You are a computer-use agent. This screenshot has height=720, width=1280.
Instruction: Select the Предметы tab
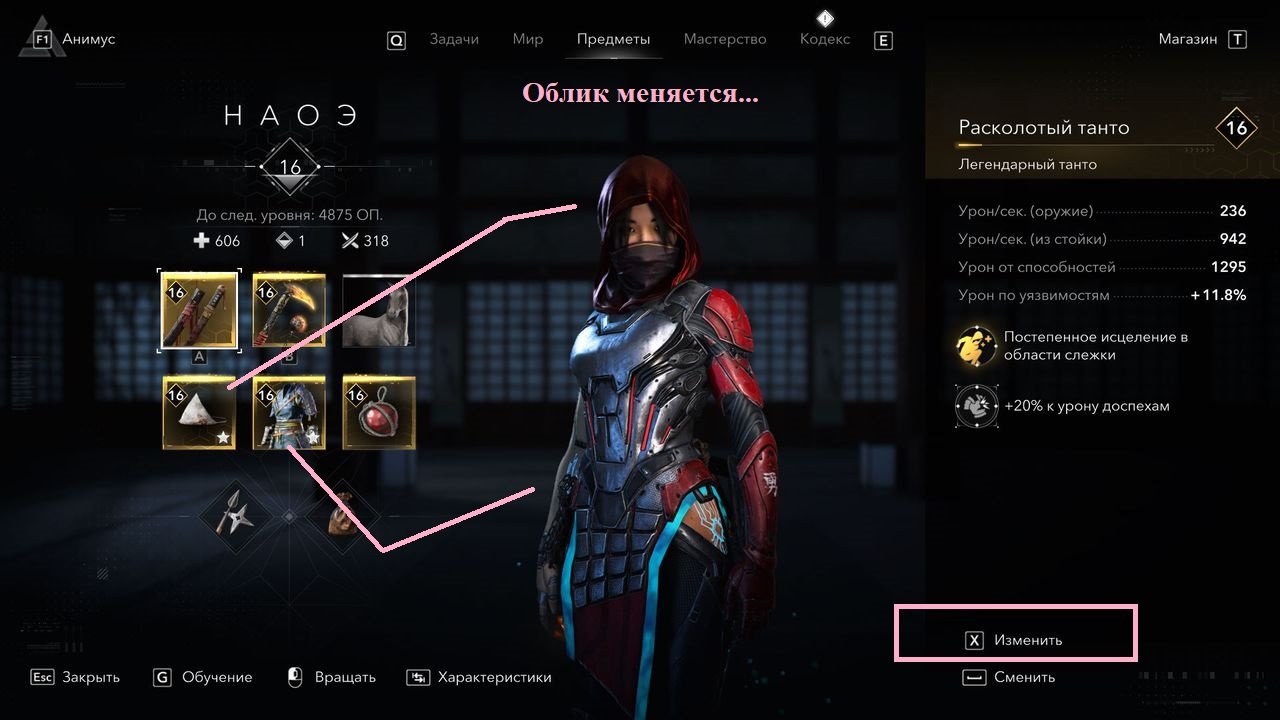point(613,39)
